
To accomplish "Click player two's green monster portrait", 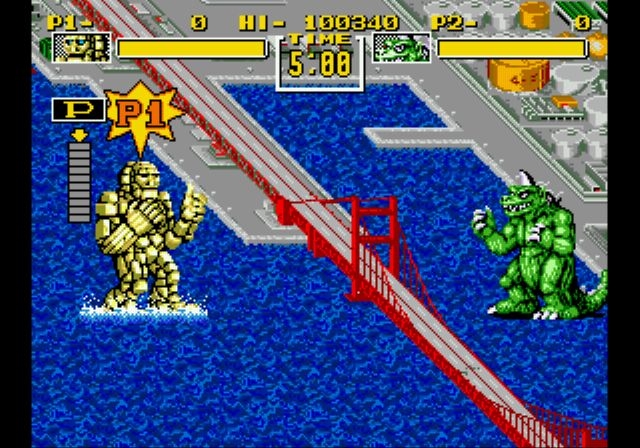I will 401,48.
